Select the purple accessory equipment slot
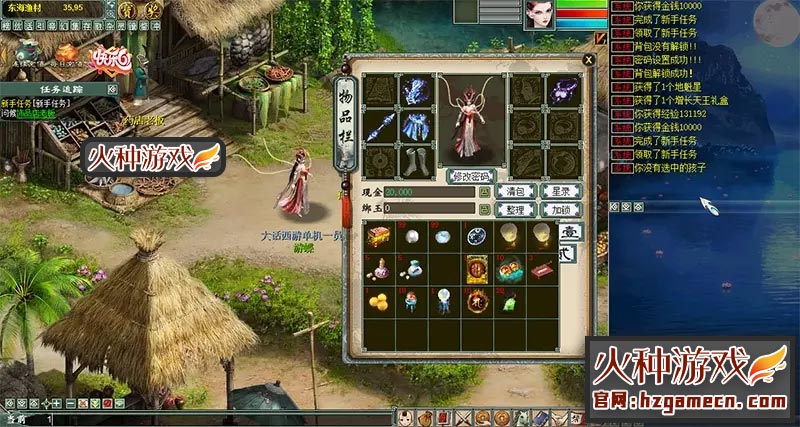 coord(559,92)
